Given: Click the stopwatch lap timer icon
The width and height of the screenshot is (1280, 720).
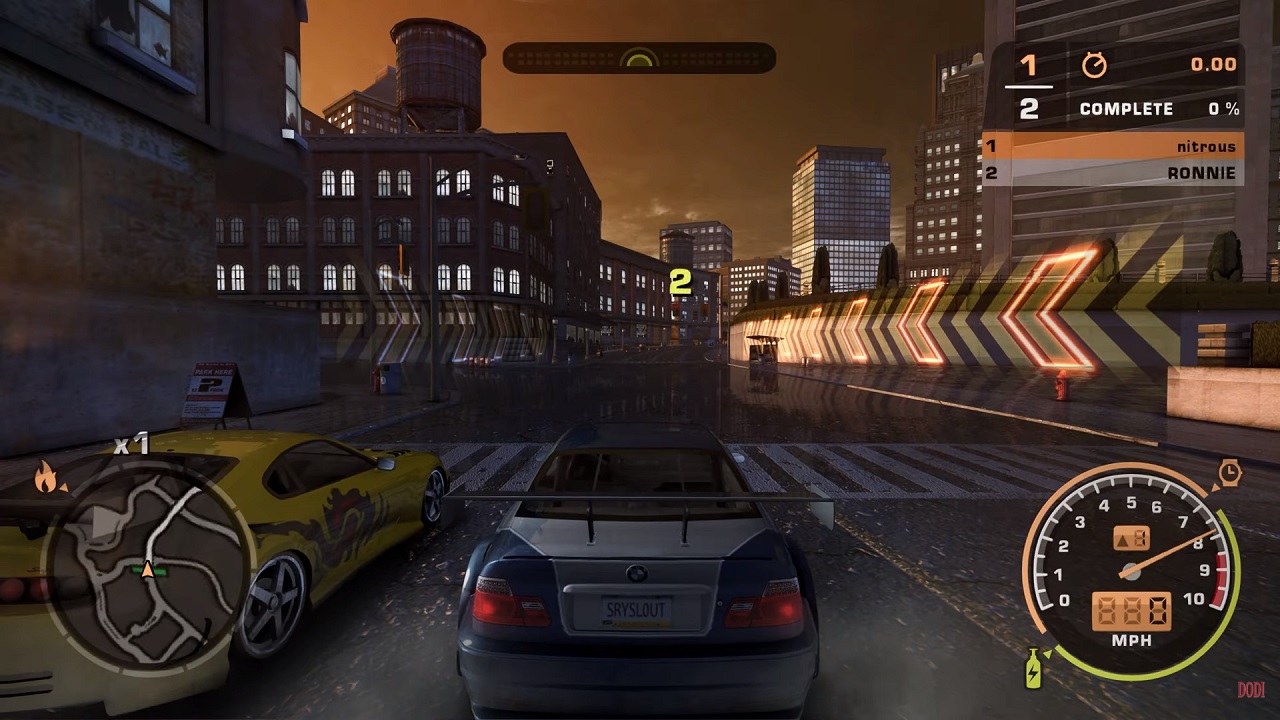Looking at the screenshot, I should pyautogui.click(x=1095, y=65).
